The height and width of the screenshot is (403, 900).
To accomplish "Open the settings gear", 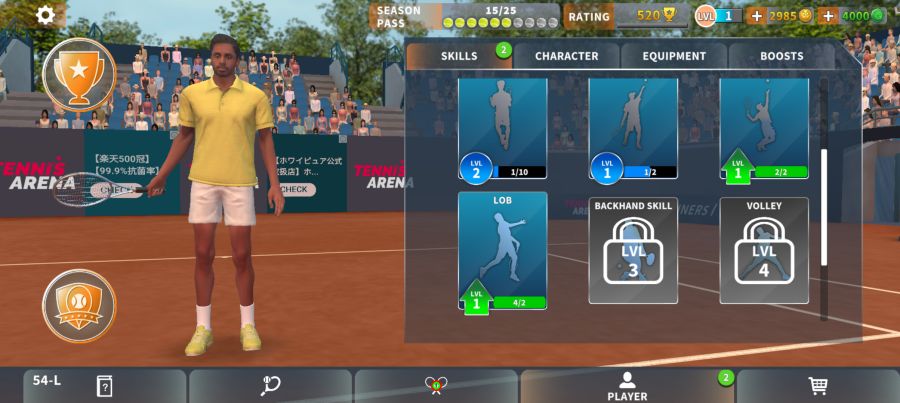I will click(x=45, y=15).
